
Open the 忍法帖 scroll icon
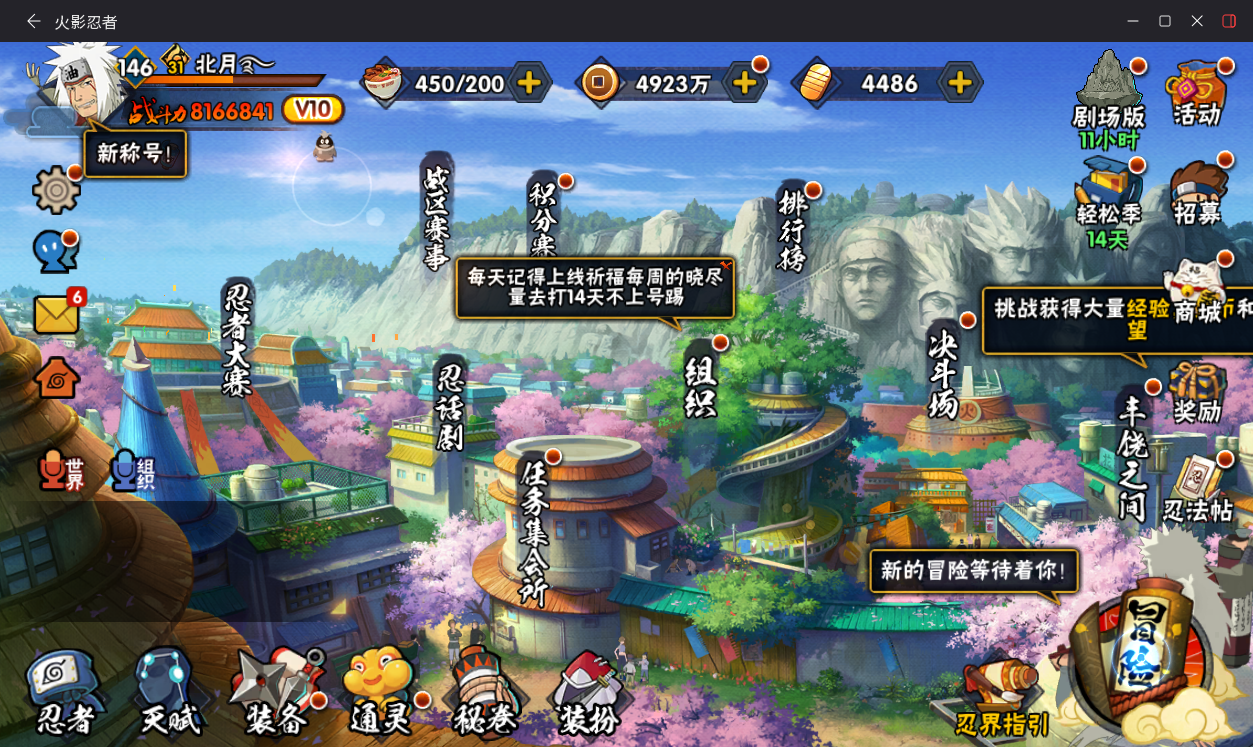tap(1198, 491)
